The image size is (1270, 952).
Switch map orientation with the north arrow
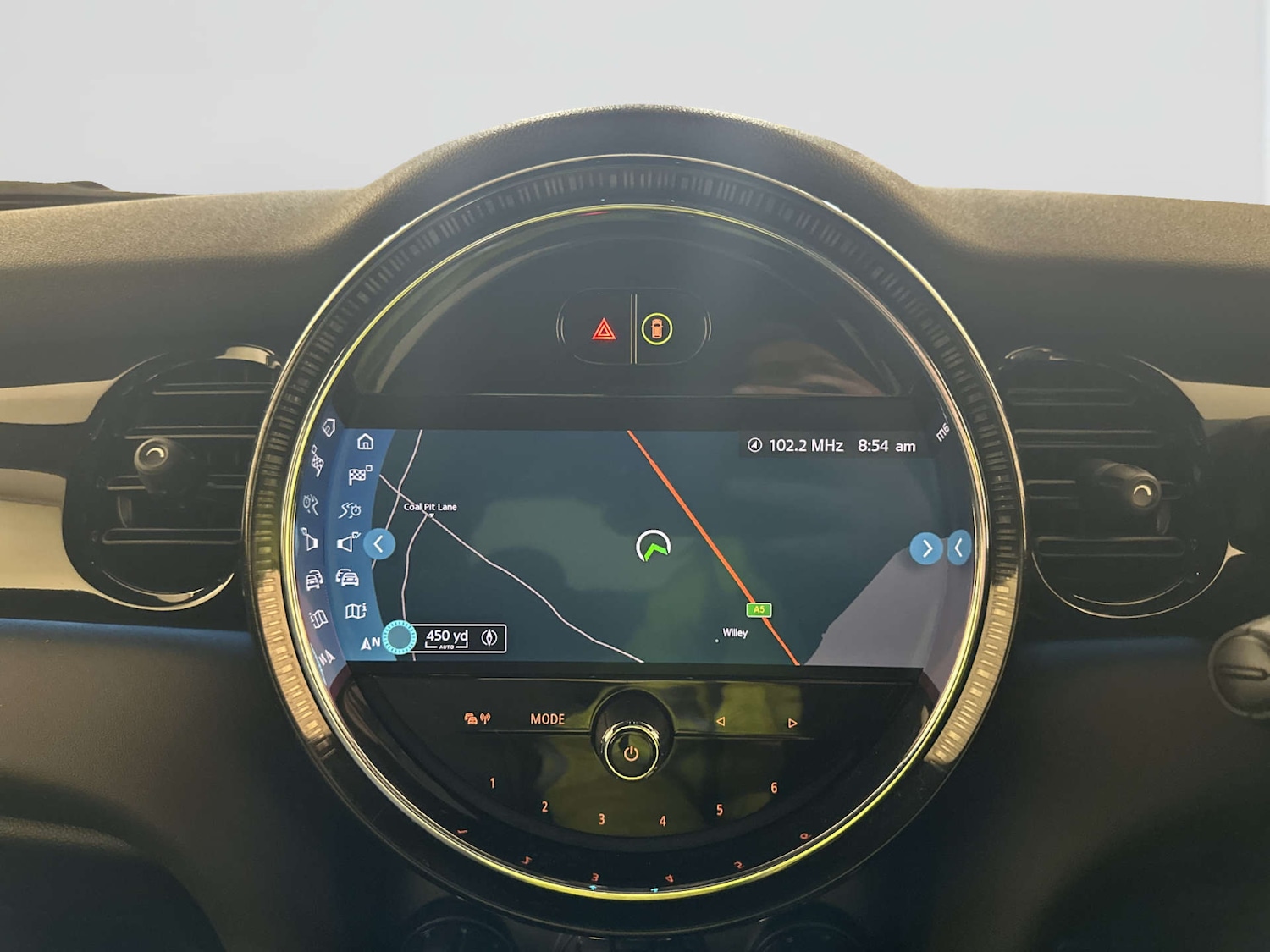click(x=370, y=643)
